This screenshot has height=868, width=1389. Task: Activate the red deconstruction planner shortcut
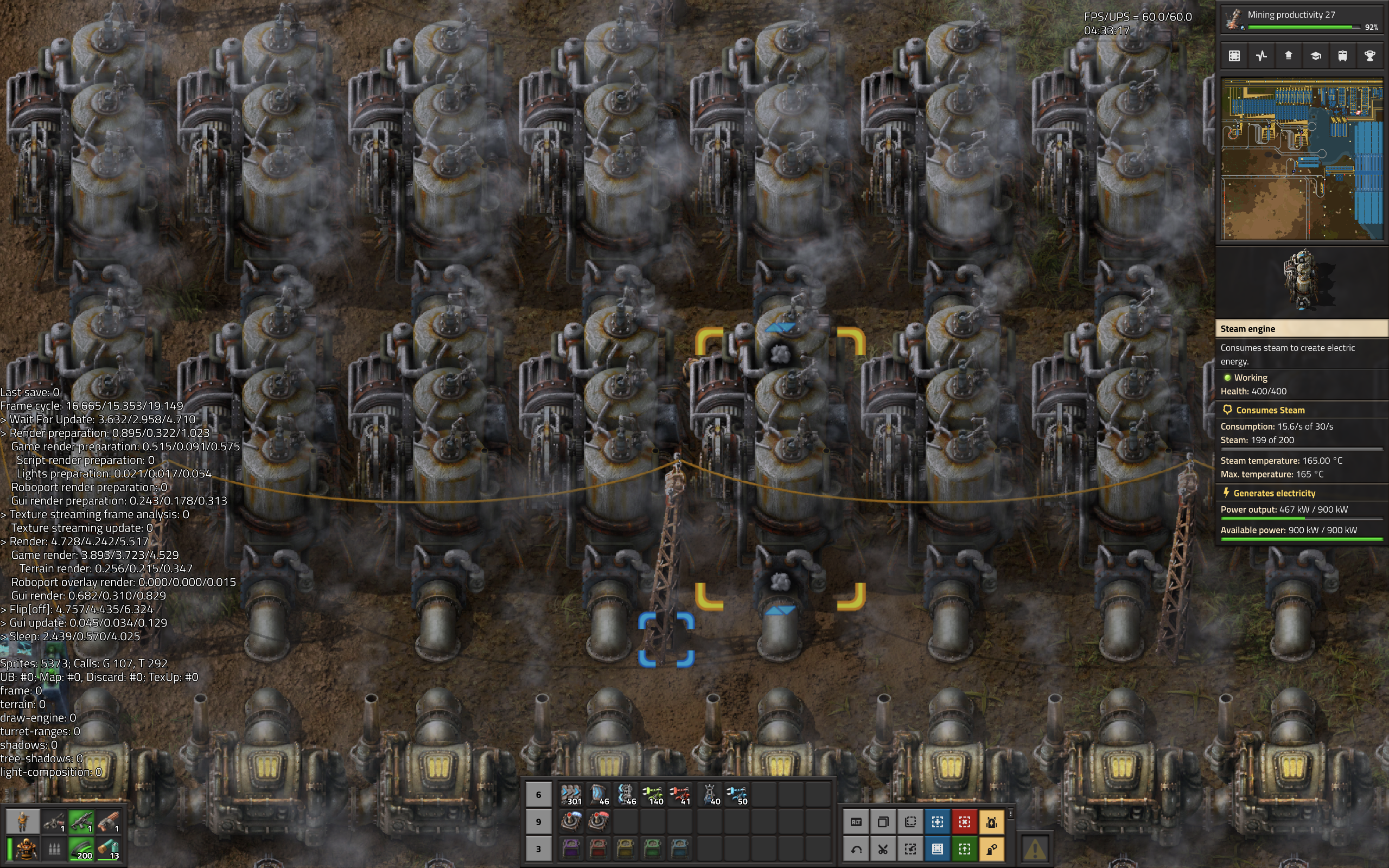pos(964,822)
